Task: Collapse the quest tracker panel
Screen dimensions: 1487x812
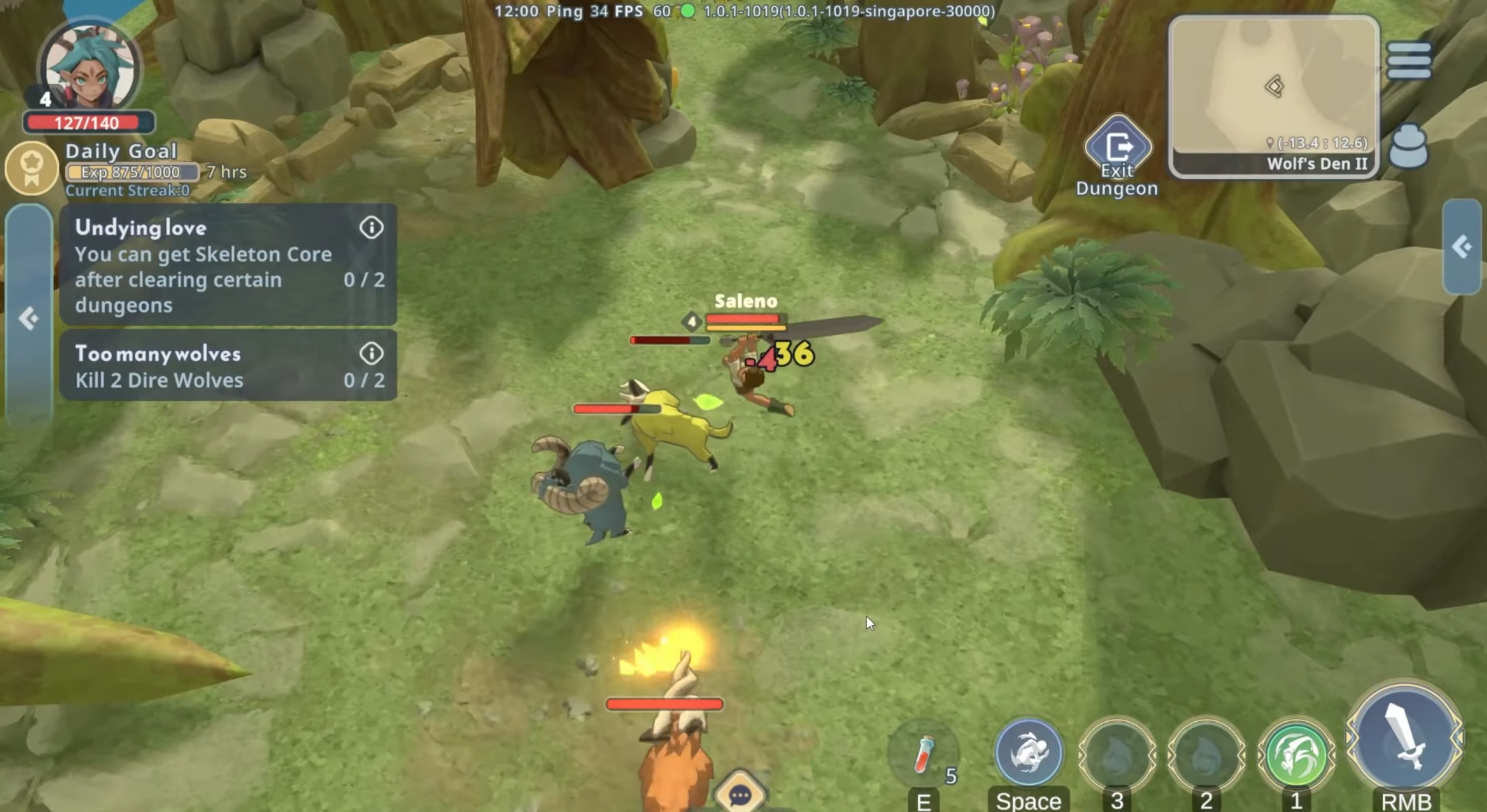Action: coord(28,318)
